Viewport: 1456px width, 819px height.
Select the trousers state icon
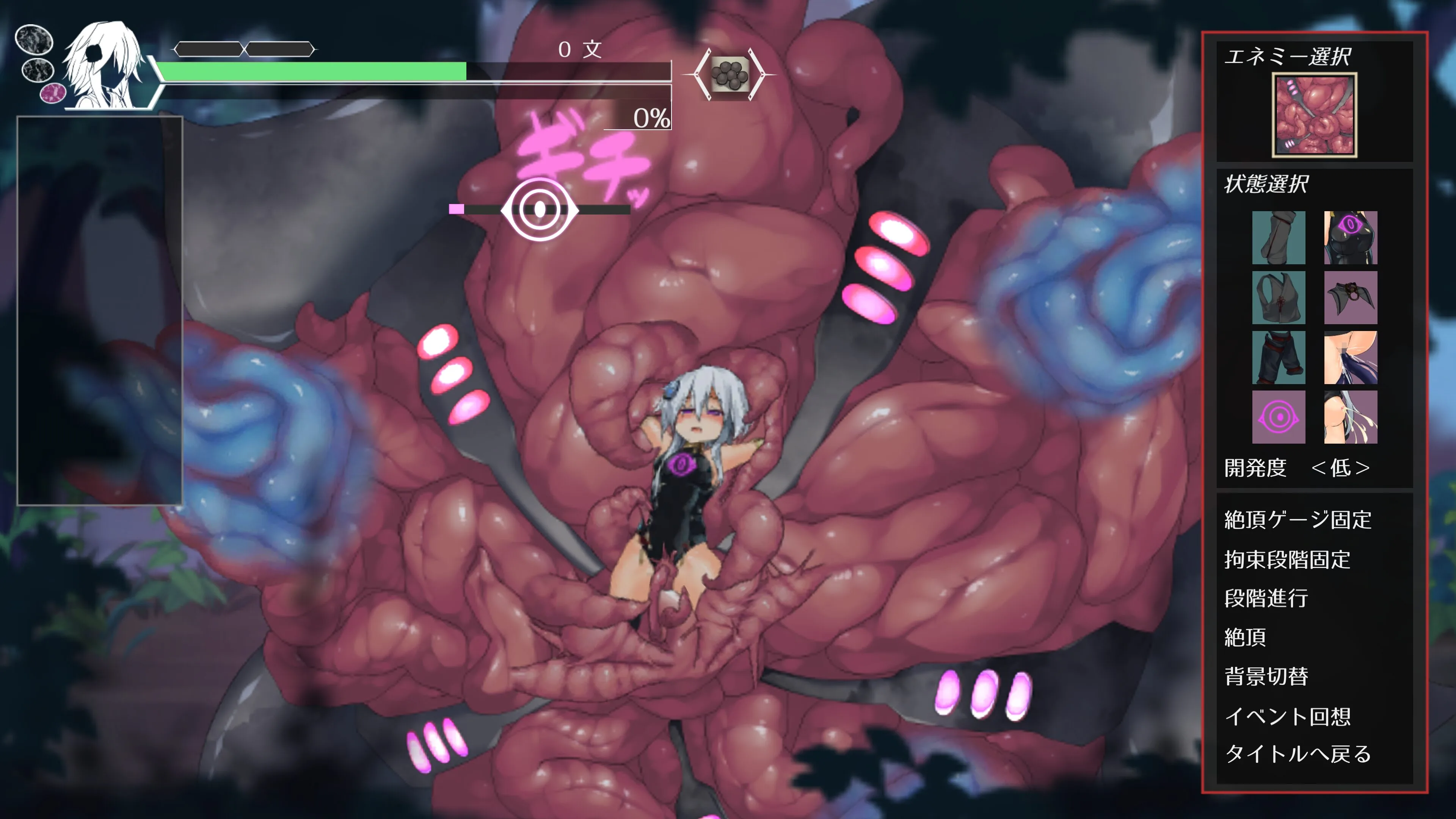coord(1279,357)
